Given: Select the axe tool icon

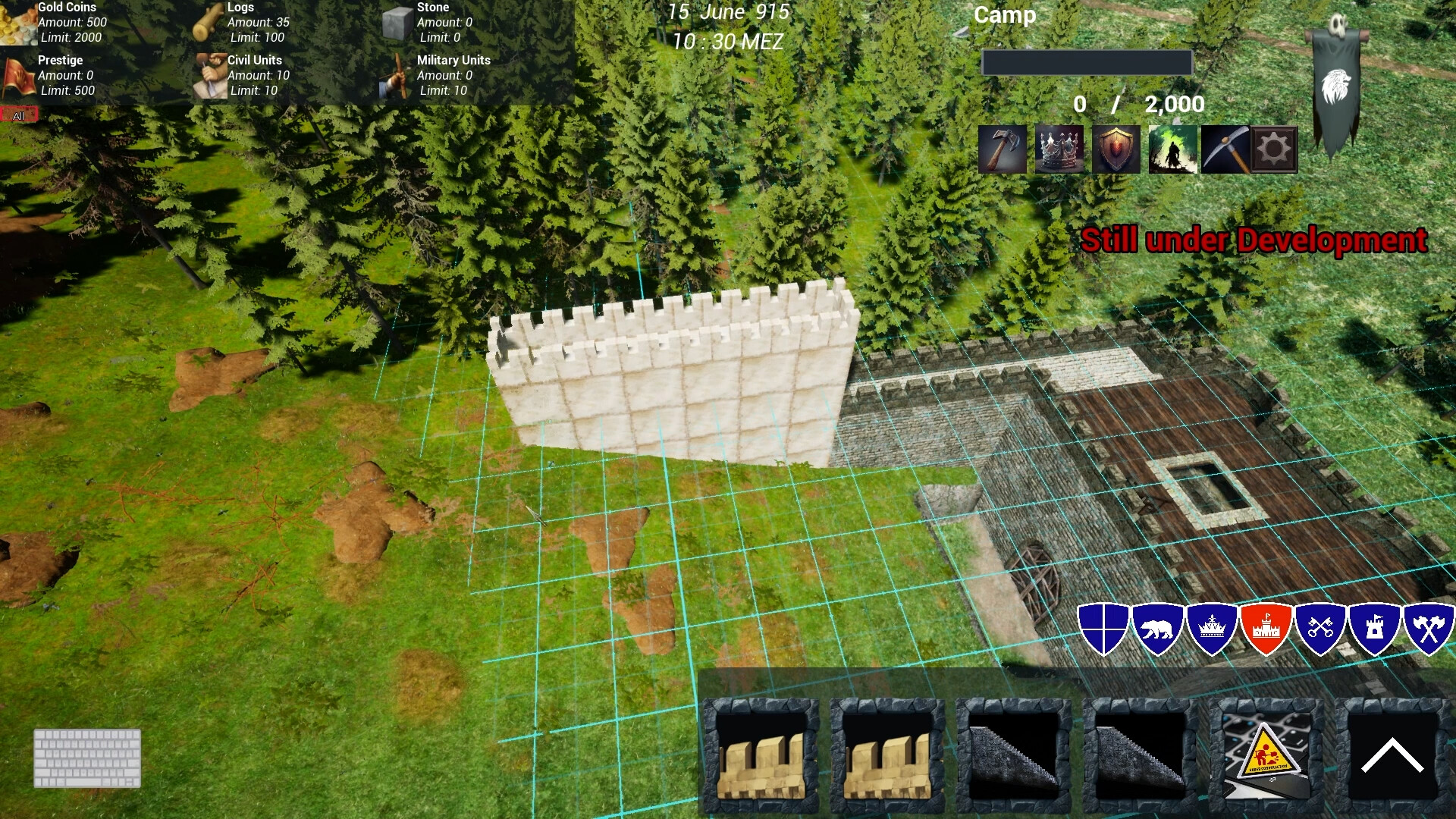Looking at the screenshot, I should [1003, 149].
